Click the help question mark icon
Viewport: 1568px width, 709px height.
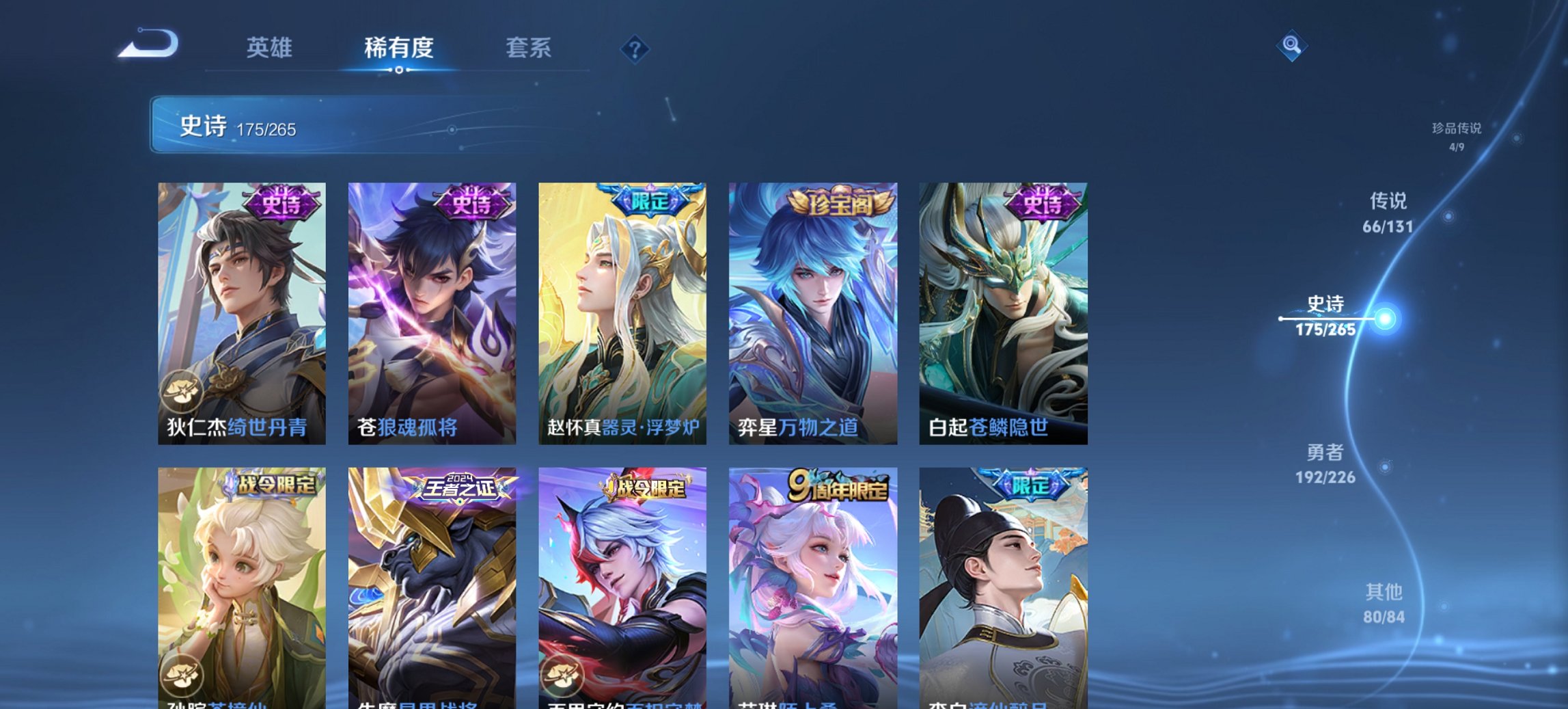point(635,48)
